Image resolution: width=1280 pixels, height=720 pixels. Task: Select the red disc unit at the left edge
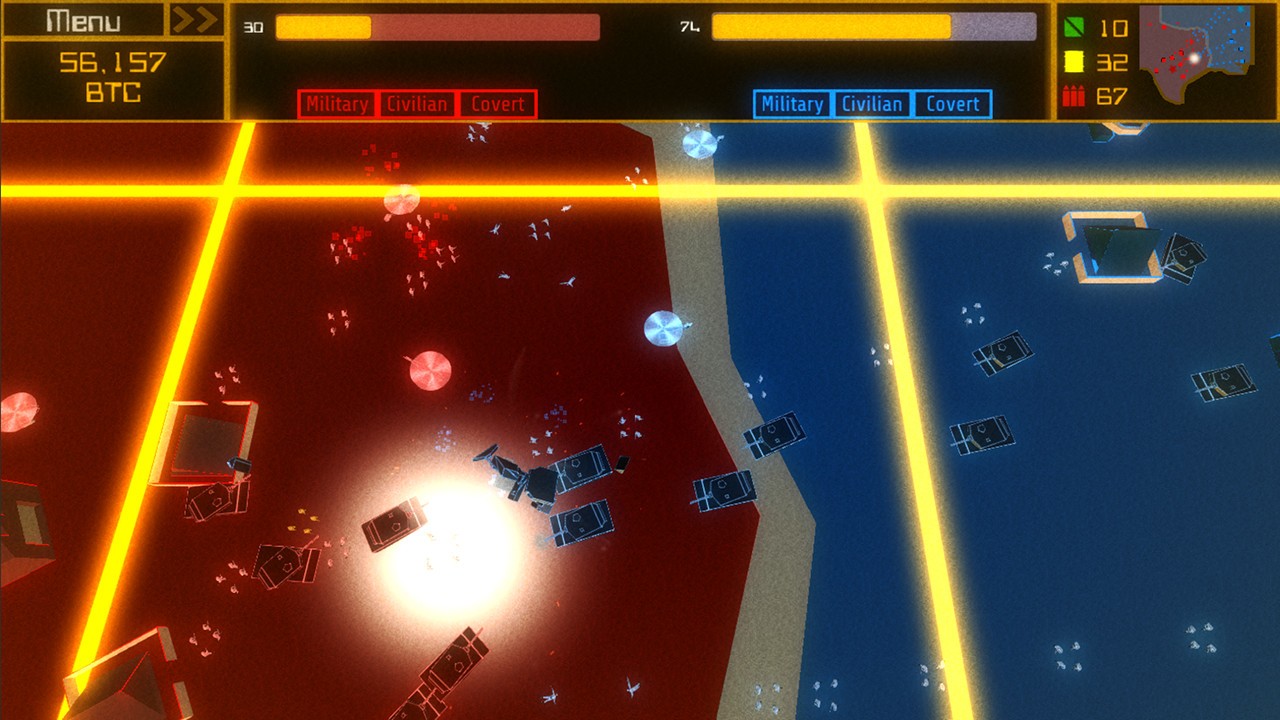15,410
